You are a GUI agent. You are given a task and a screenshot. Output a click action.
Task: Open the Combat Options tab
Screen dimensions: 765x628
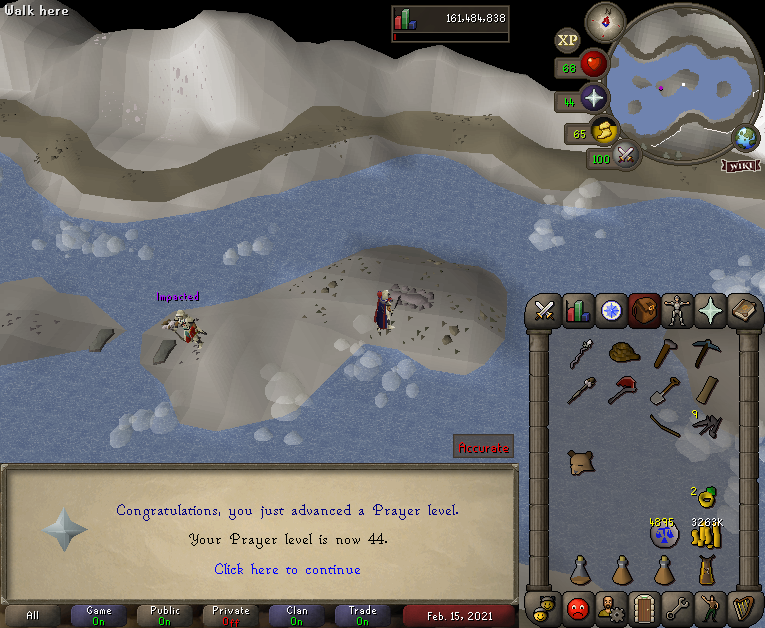click(x=545, y=310)
